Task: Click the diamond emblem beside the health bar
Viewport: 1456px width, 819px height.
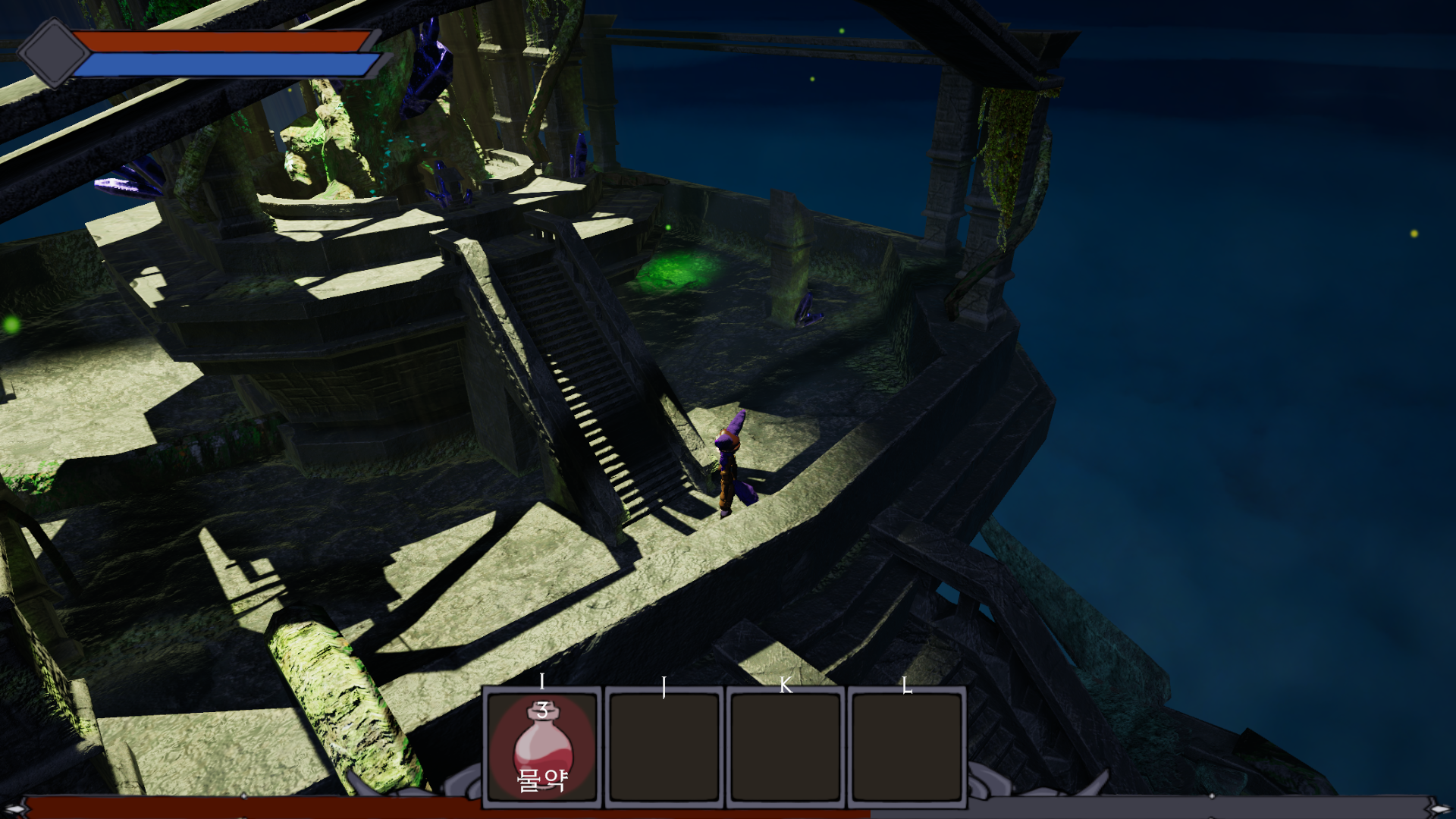Action: tap(53, 52)
